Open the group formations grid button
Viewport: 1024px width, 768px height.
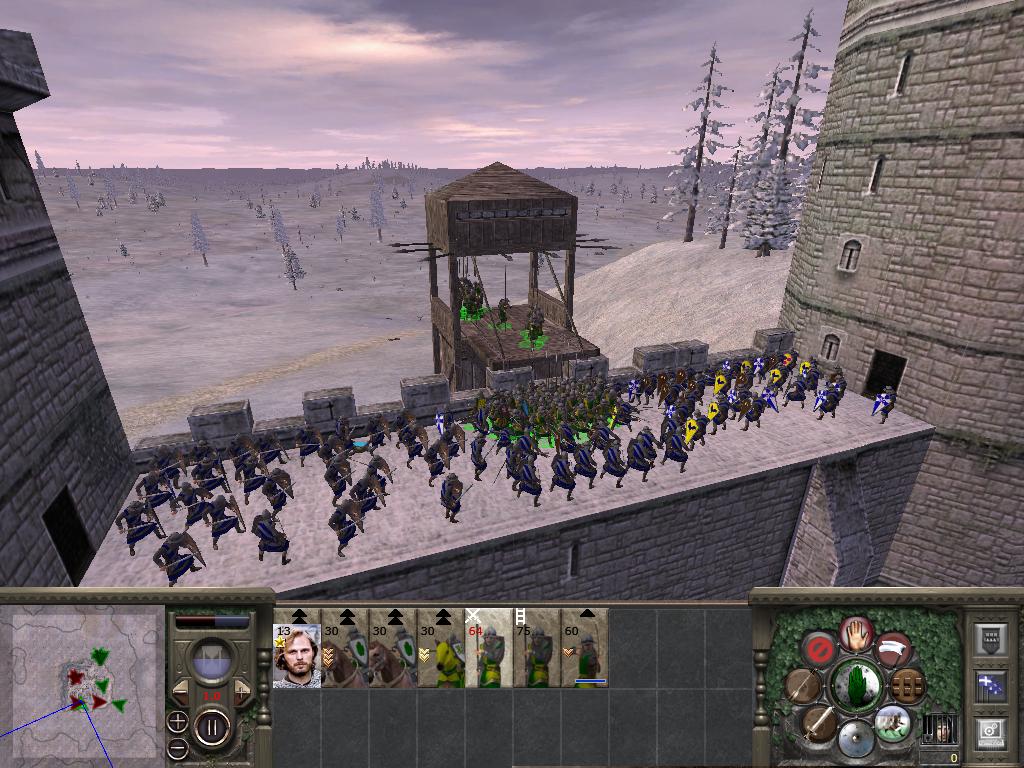(x=907, y=685)
